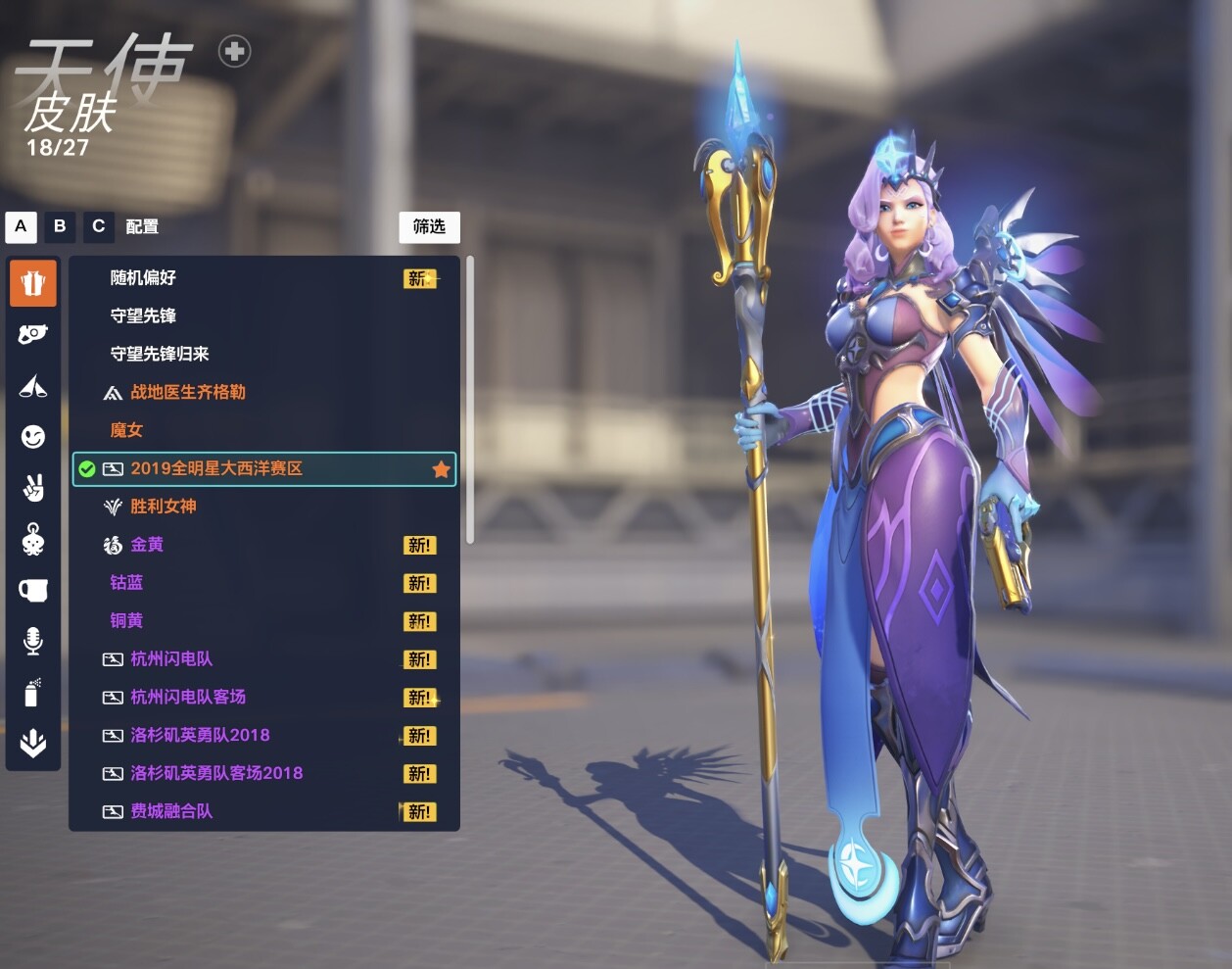
Task: Select the 洛杉矶英勇队2018 skin
Action: (x=200, y=736)
